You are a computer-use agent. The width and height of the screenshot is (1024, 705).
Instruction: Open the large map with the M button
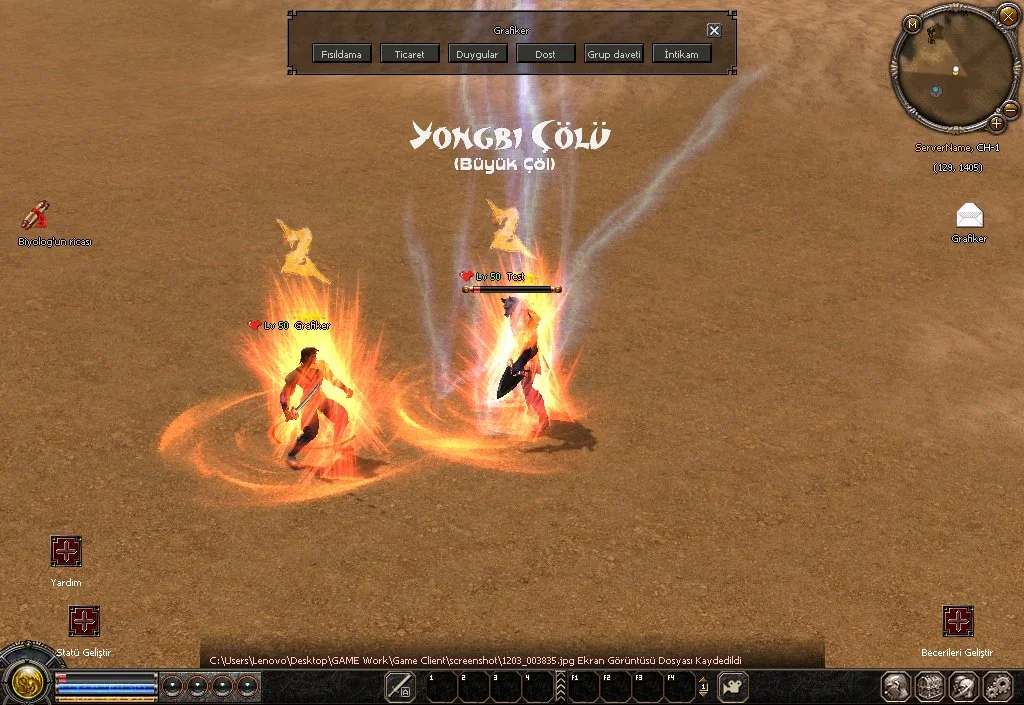pos(913,24)
